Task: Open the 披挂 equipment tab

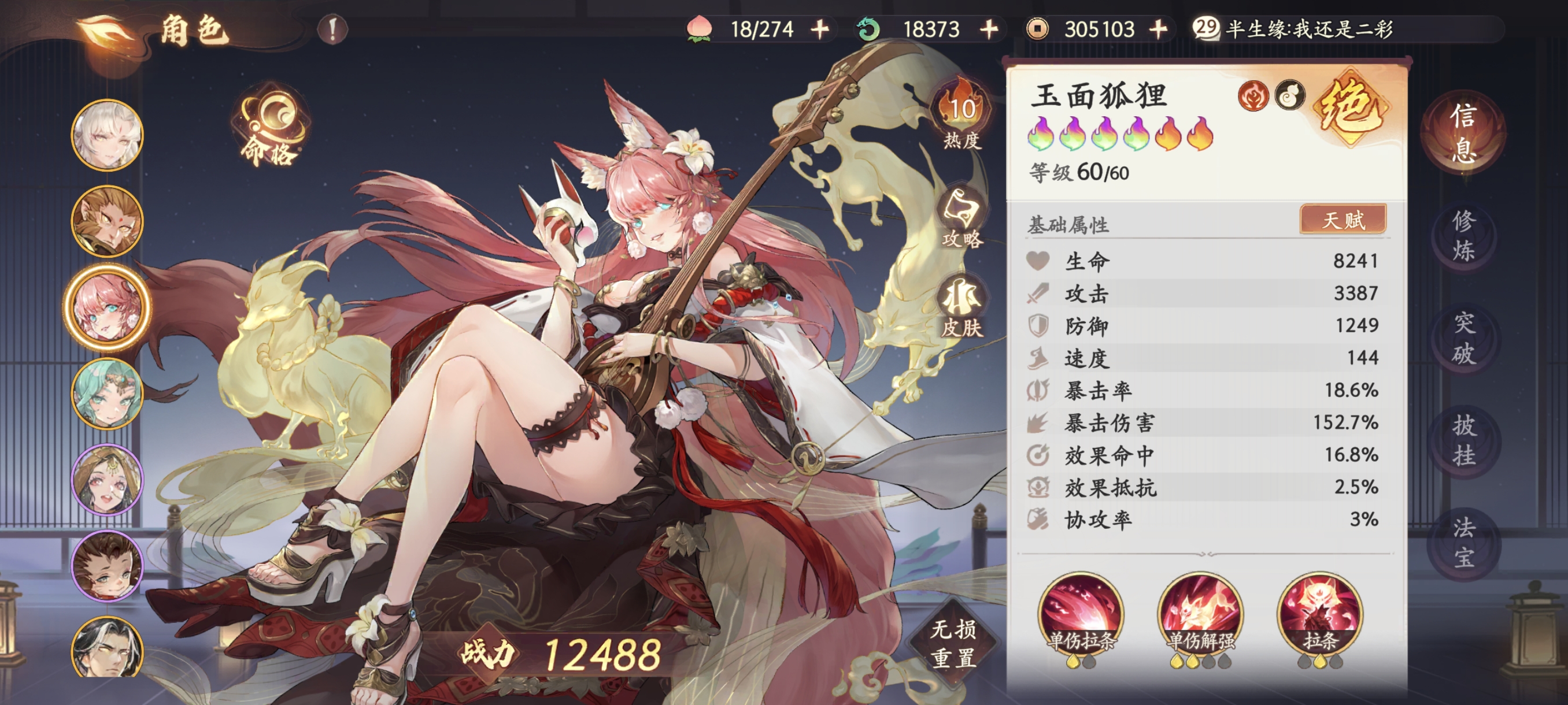Action: tap(1463, 440)
